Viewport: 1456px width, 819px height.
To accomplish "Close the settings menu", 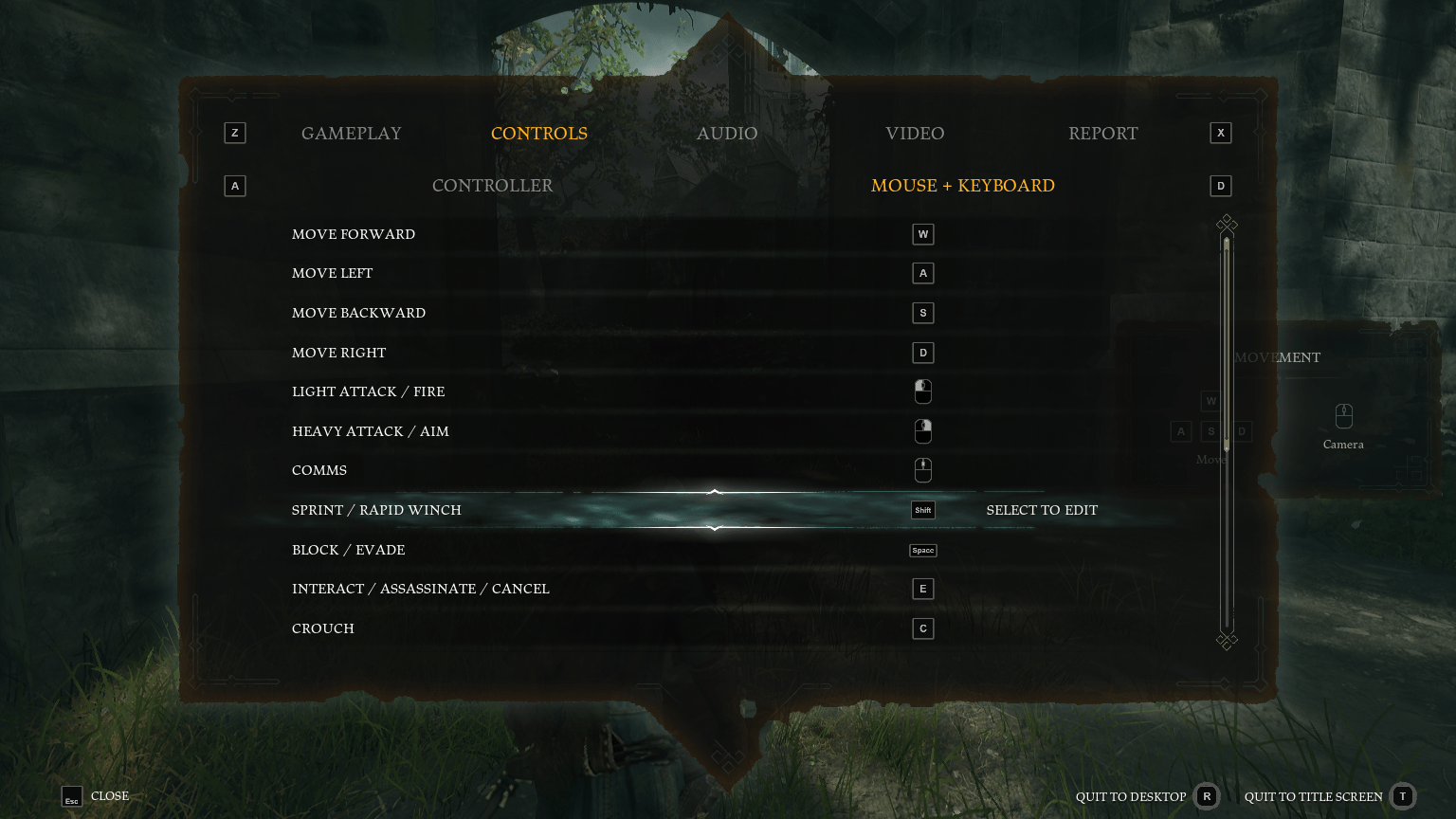I will [x=96, y=796].
